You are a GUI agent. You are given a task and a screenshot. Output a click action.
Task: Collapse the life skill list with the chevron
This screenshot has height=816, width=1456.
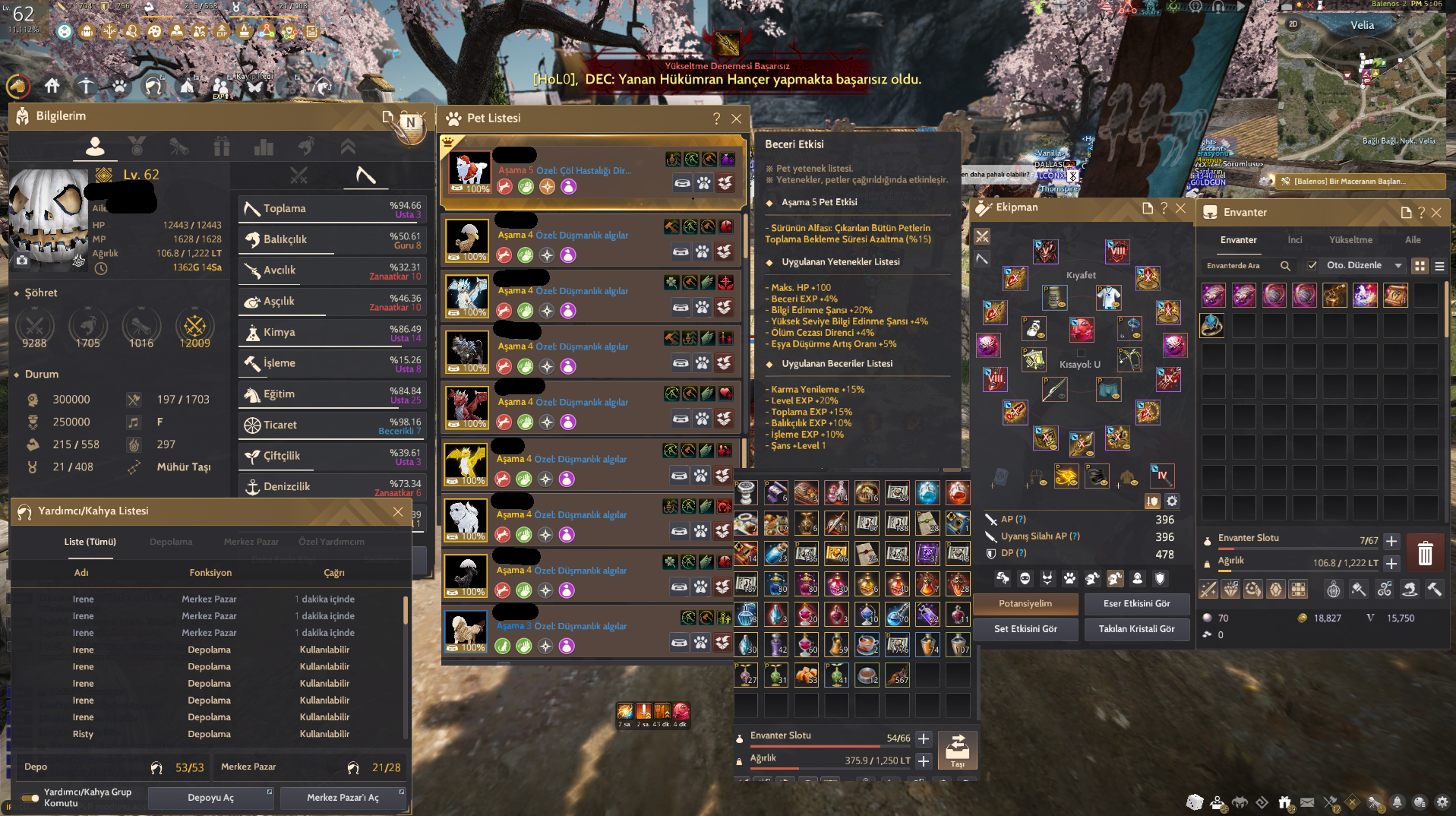coord(348,147)
